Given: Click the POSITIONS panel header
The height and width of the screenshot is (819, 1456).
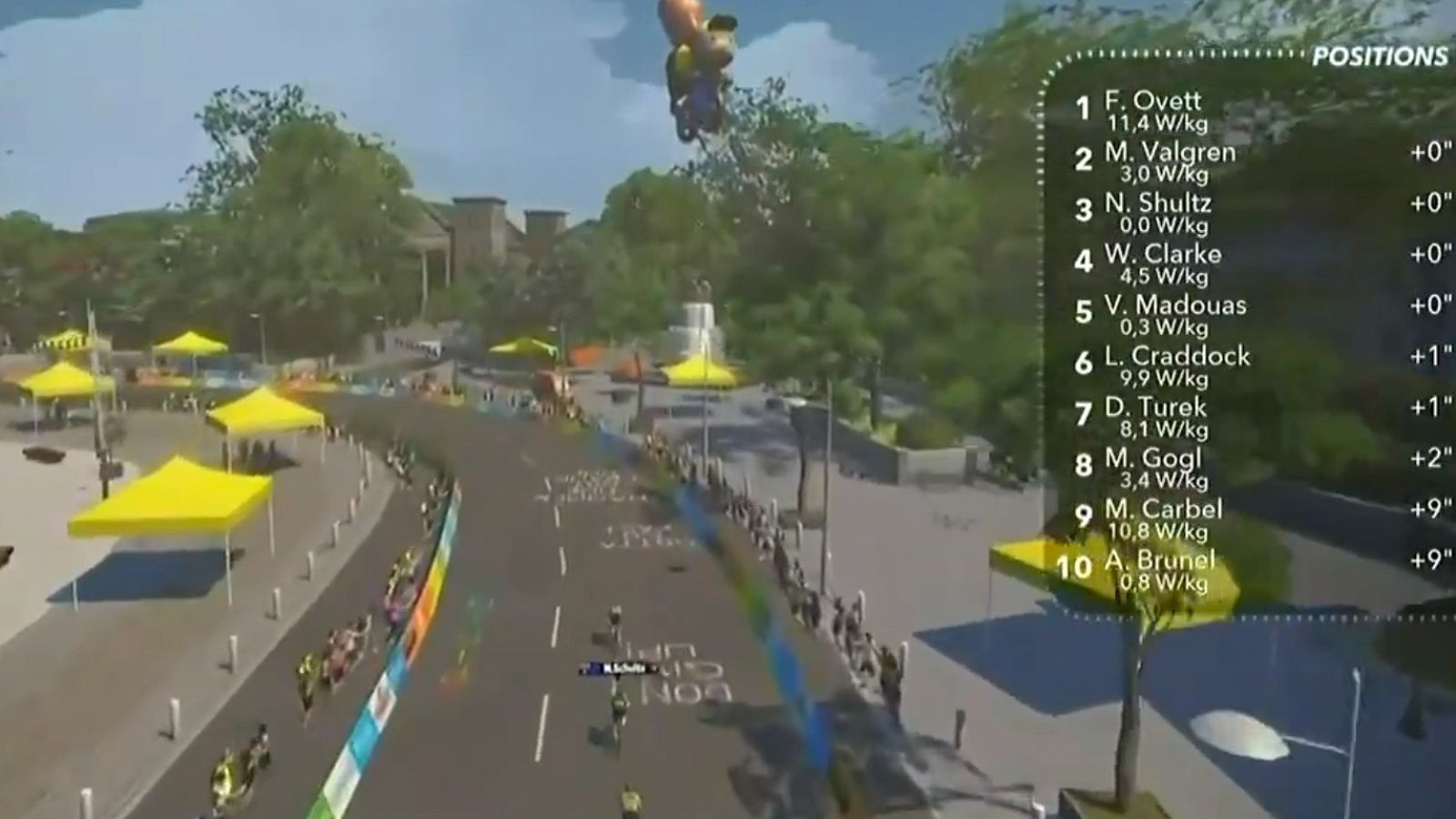Looking at the screenshot, I should [x=1379, y=56].
